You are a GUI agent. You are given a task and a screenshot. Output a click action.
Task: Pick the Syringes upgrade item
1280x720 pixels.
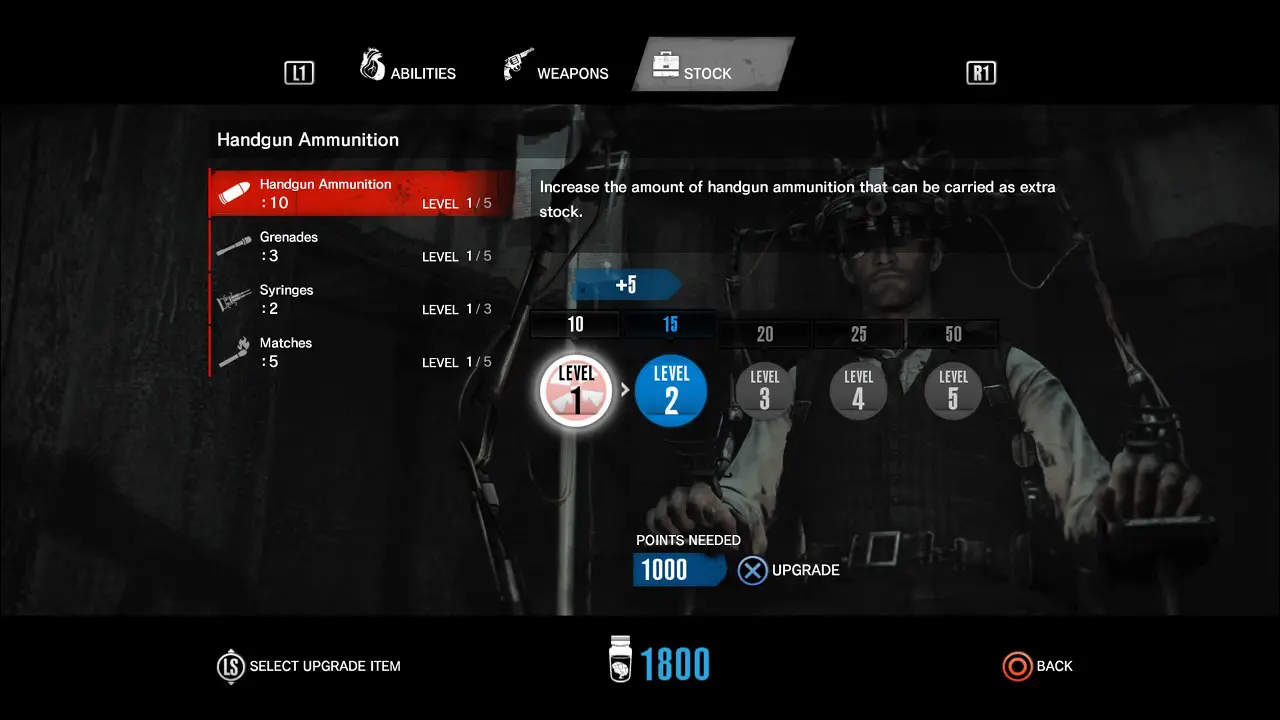[x=360, y=299]
